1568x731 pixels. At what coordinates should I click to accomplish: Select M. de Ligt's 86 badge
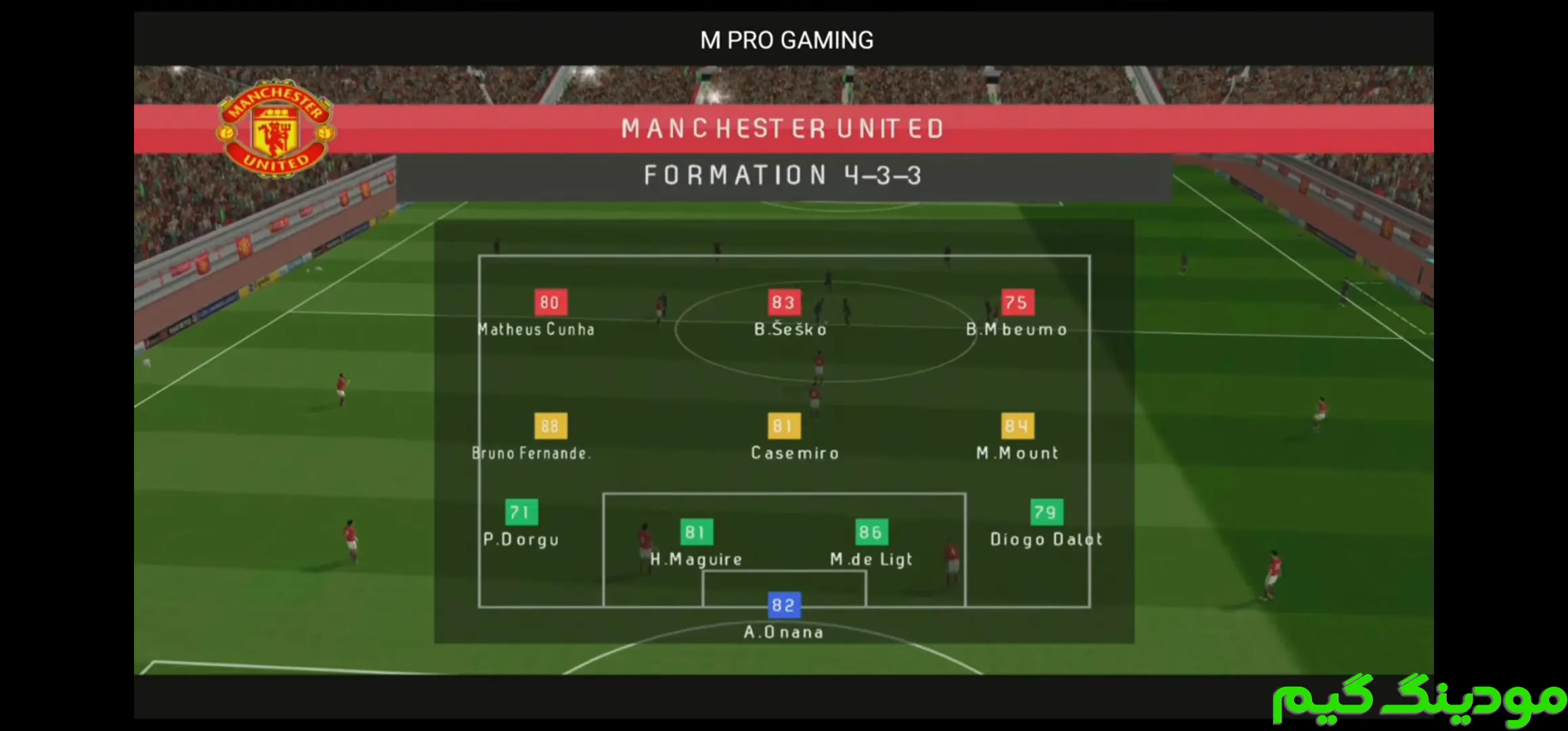(871, 533)
